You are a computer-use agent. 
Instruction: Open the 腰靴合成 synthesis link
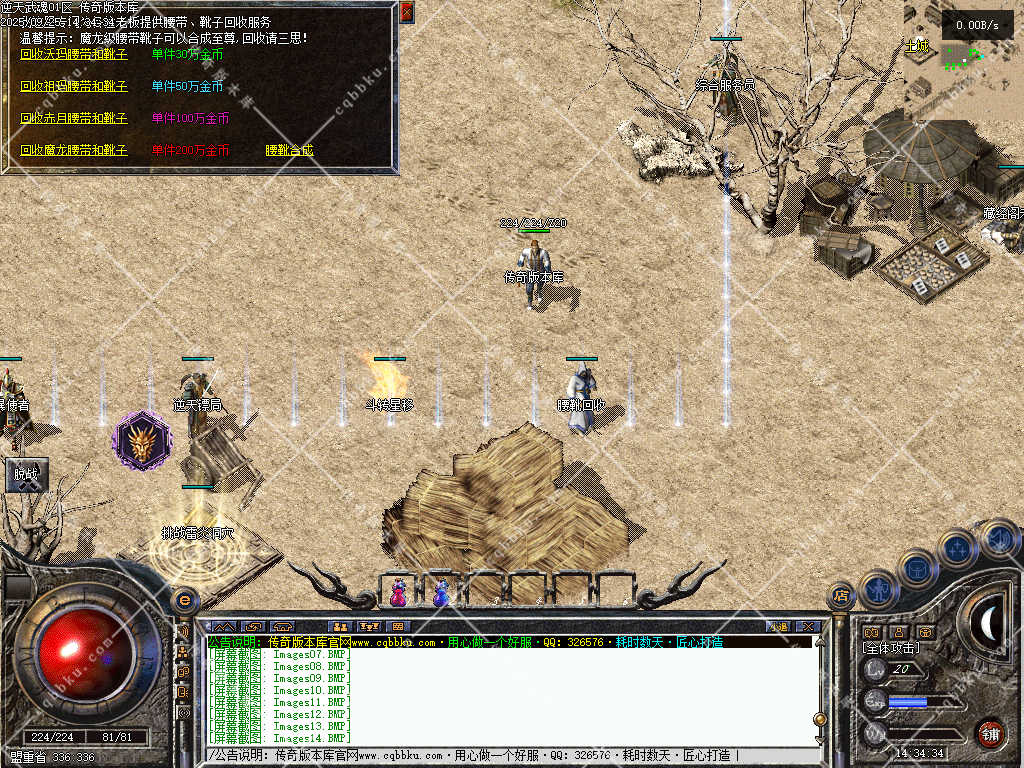[x=289, y=150]
